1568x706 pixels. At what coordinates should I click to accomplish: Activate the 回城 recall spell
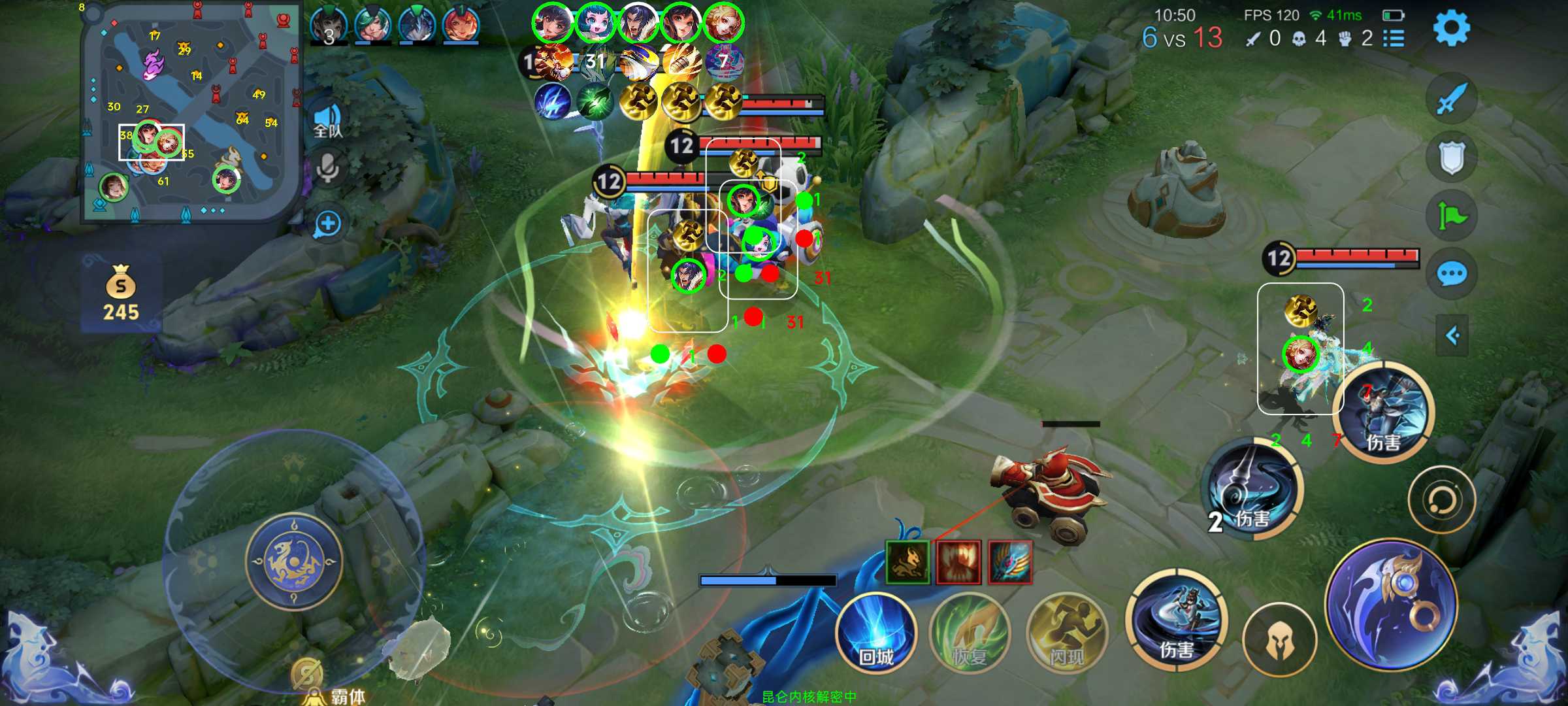click(x=875, y=633)
